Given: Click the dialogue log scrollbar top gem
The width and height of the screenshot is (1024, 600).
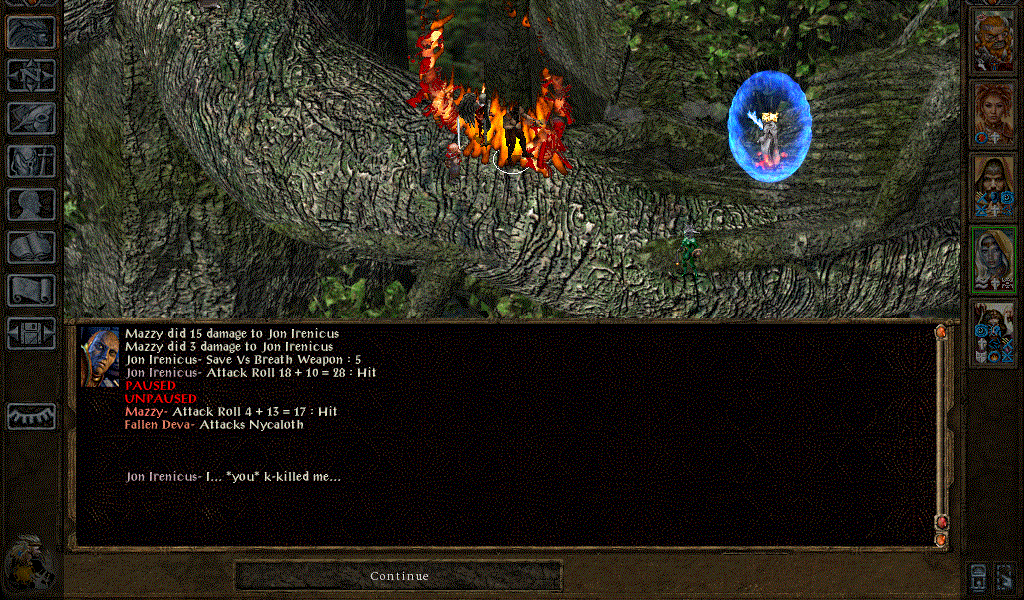Looking at the screenshot, I should pos(940,331).
